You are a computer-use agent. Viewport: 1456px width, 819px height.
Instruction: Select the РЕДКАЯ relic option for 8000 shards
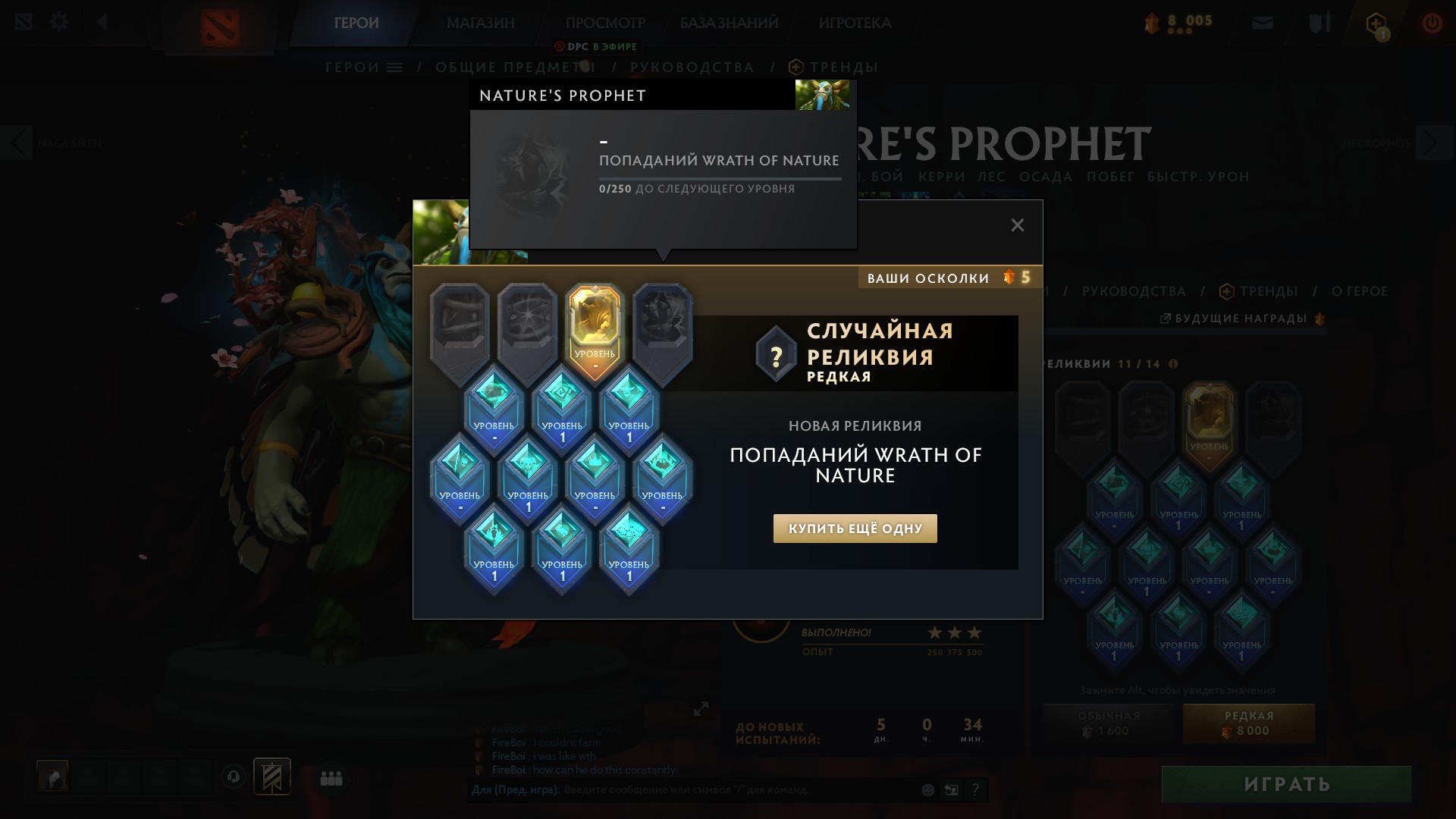click(1248, 723)
